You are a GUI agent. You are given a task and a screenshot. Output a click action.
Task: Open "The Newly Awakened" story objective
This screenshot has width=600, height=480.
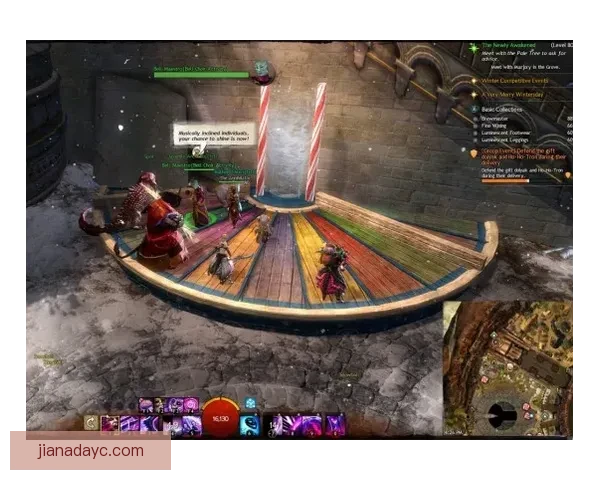click(x=508, y=46)
